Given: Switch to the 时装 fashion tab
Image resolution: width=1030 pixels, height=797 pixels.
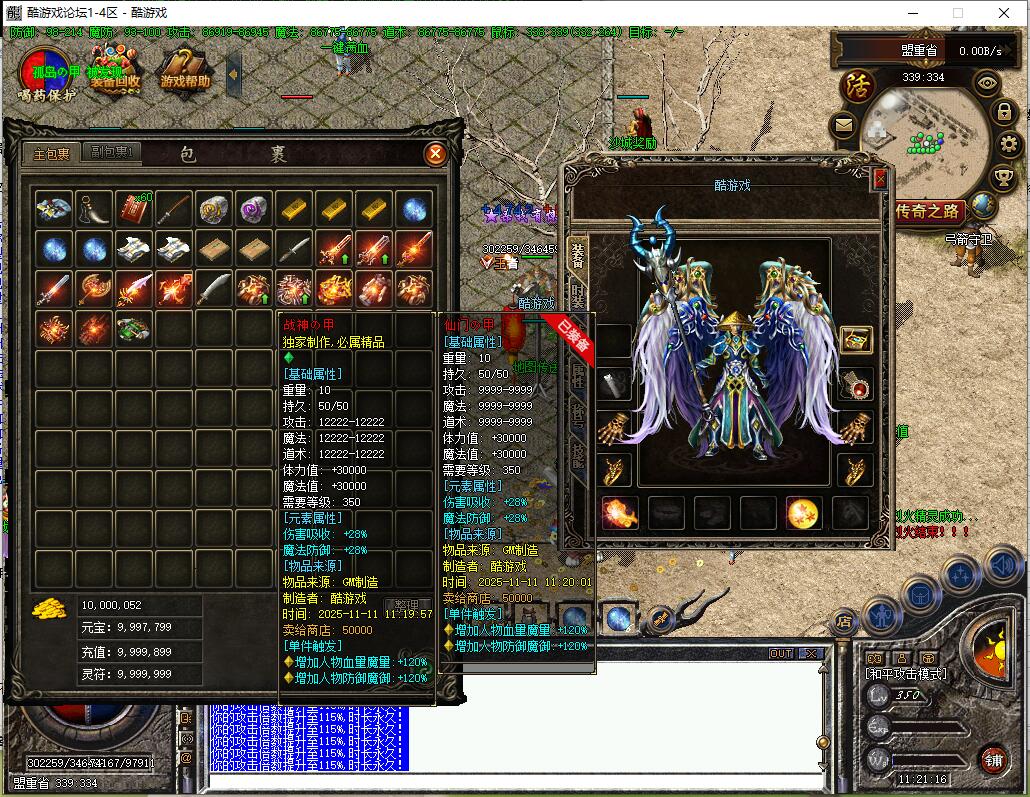Looking at the screenshot, I should tap(577, 295).
